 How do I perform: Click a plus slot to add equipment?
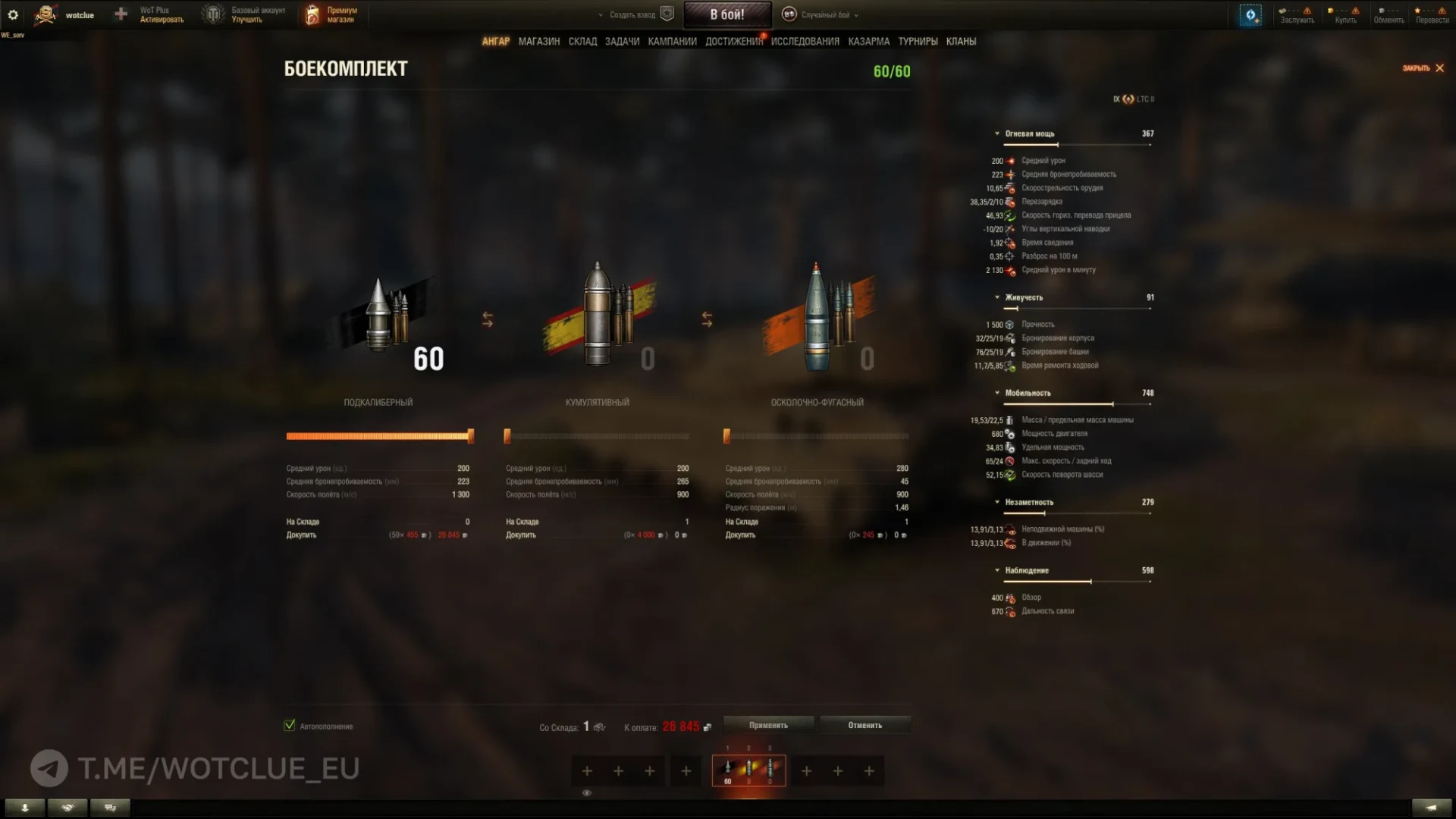click(587, 770)
